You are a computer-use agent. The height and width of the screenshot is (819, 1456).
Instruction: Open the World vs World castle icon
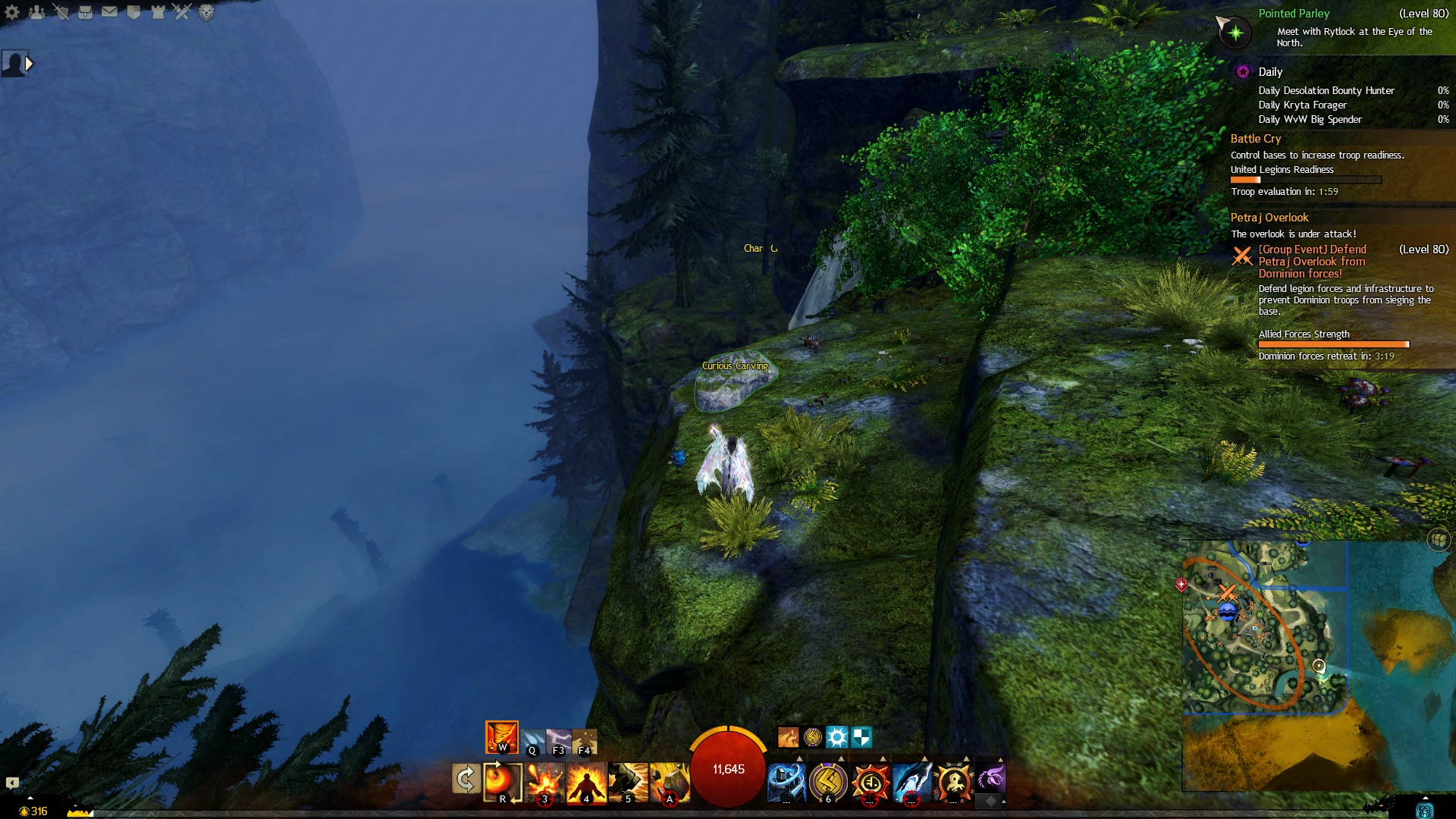tap(158, 12)
